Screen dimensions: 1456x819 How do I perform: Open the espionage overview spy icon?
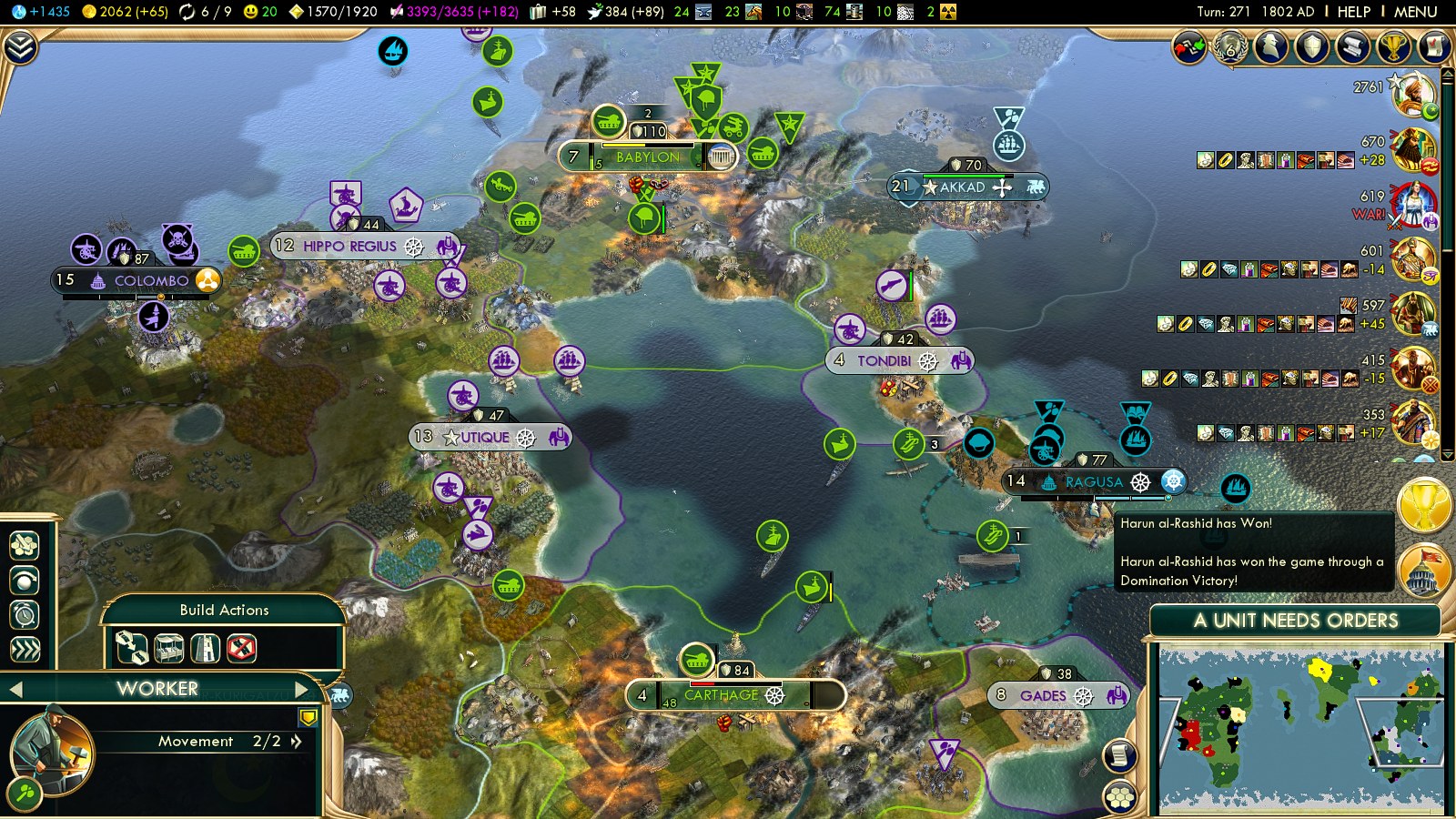point(1271,47)
